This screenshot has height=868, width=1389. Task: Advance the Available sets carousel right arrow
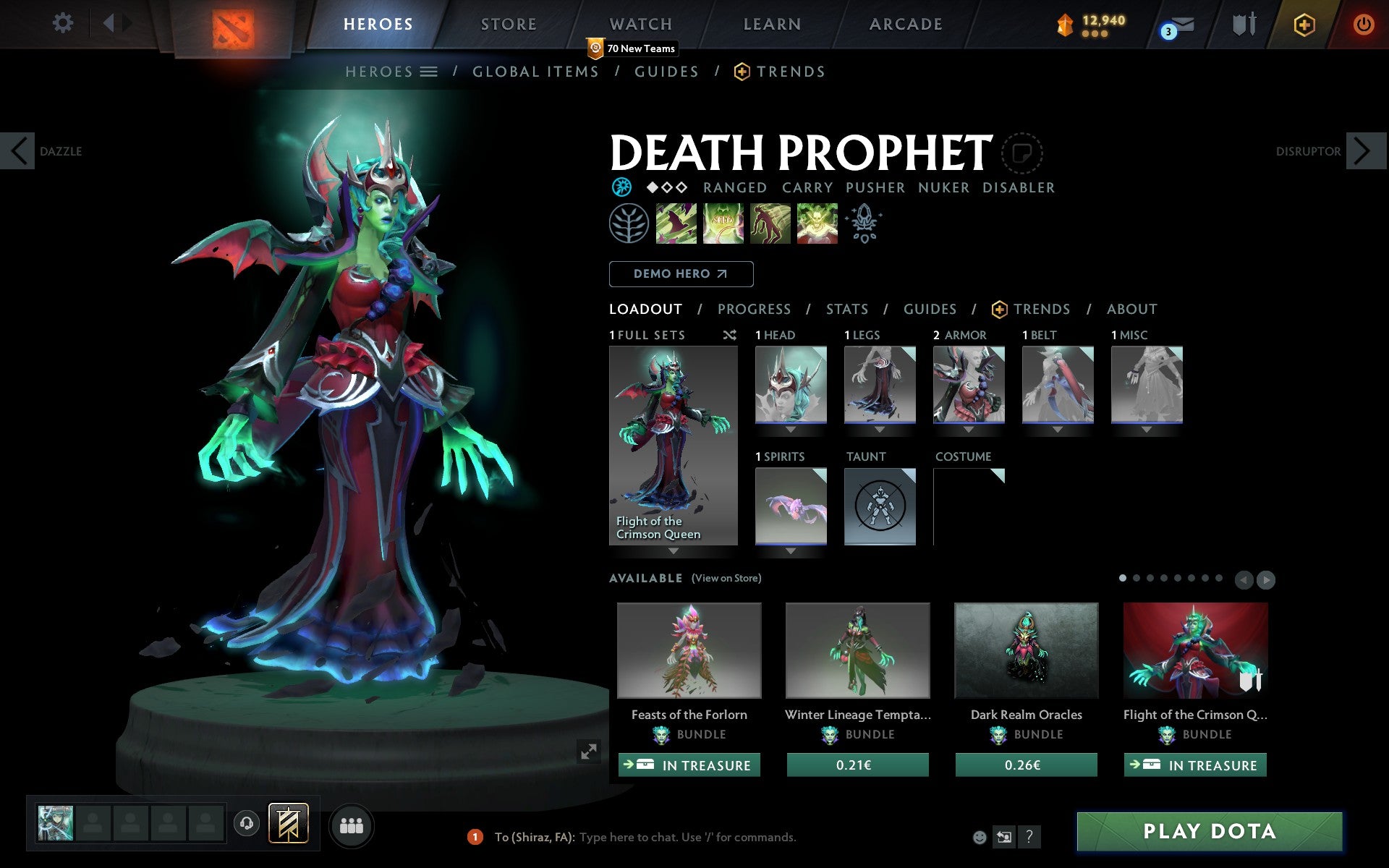(x=1266, y=579)
